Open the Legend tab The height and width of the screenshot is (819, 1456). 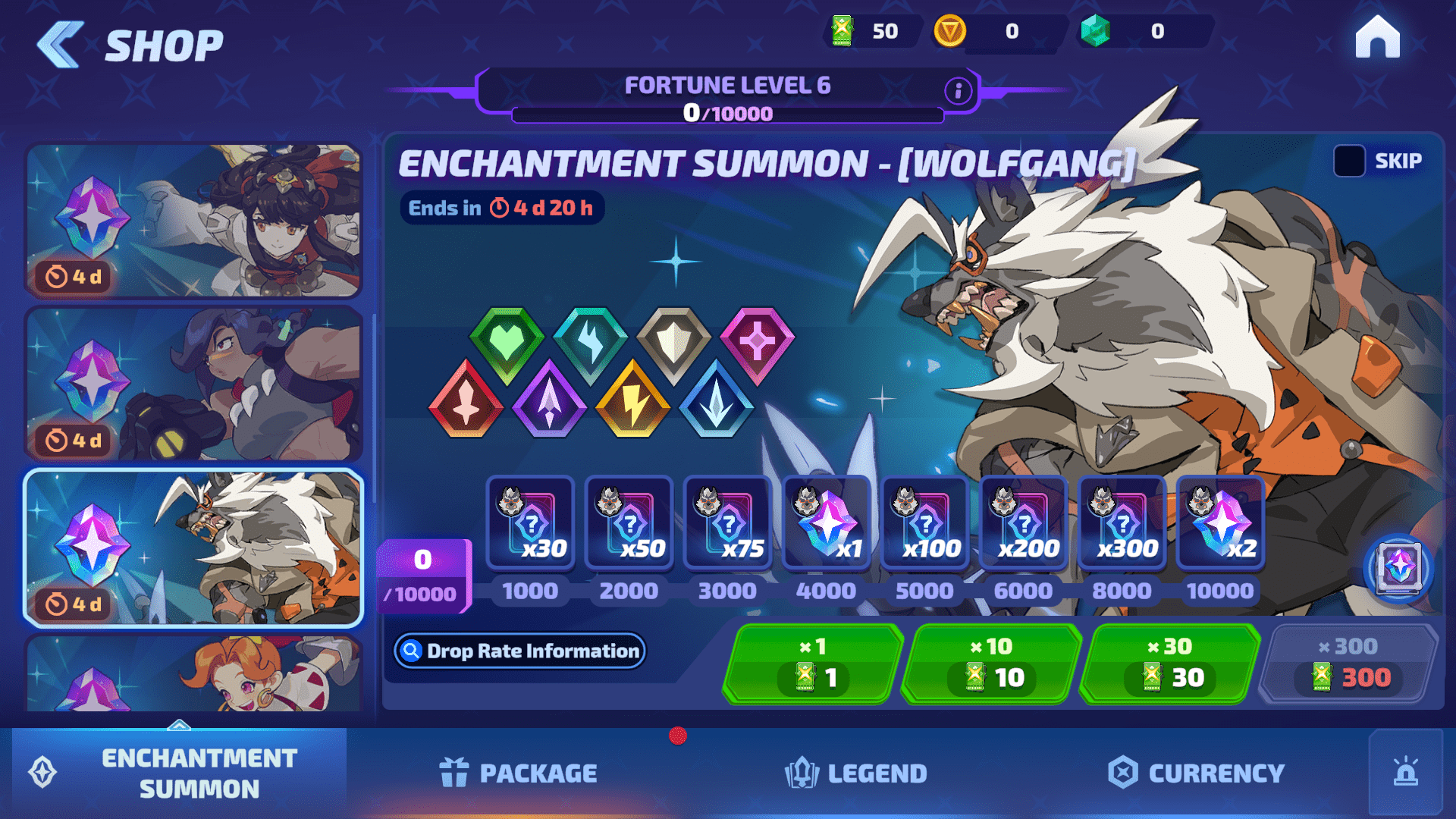856,773
